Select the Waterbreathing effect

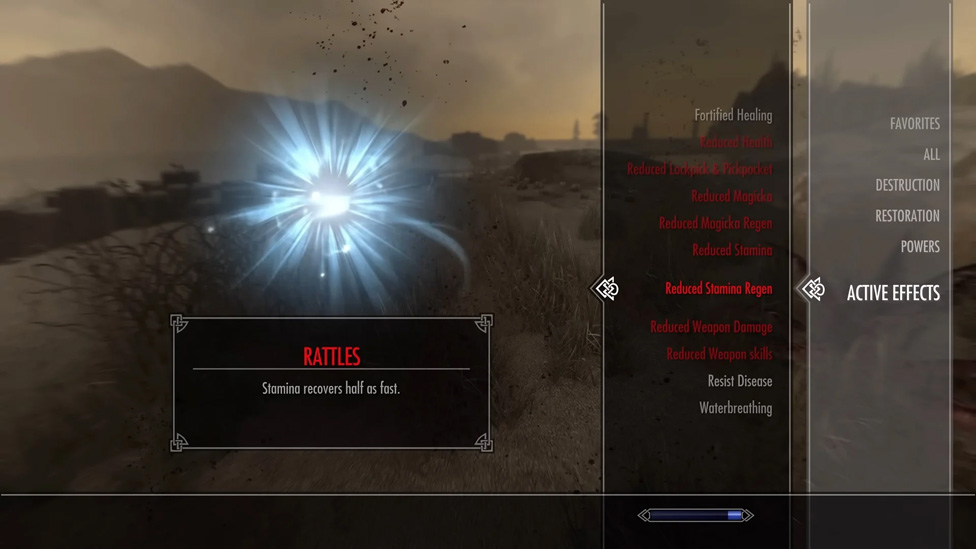click(735, 408)
